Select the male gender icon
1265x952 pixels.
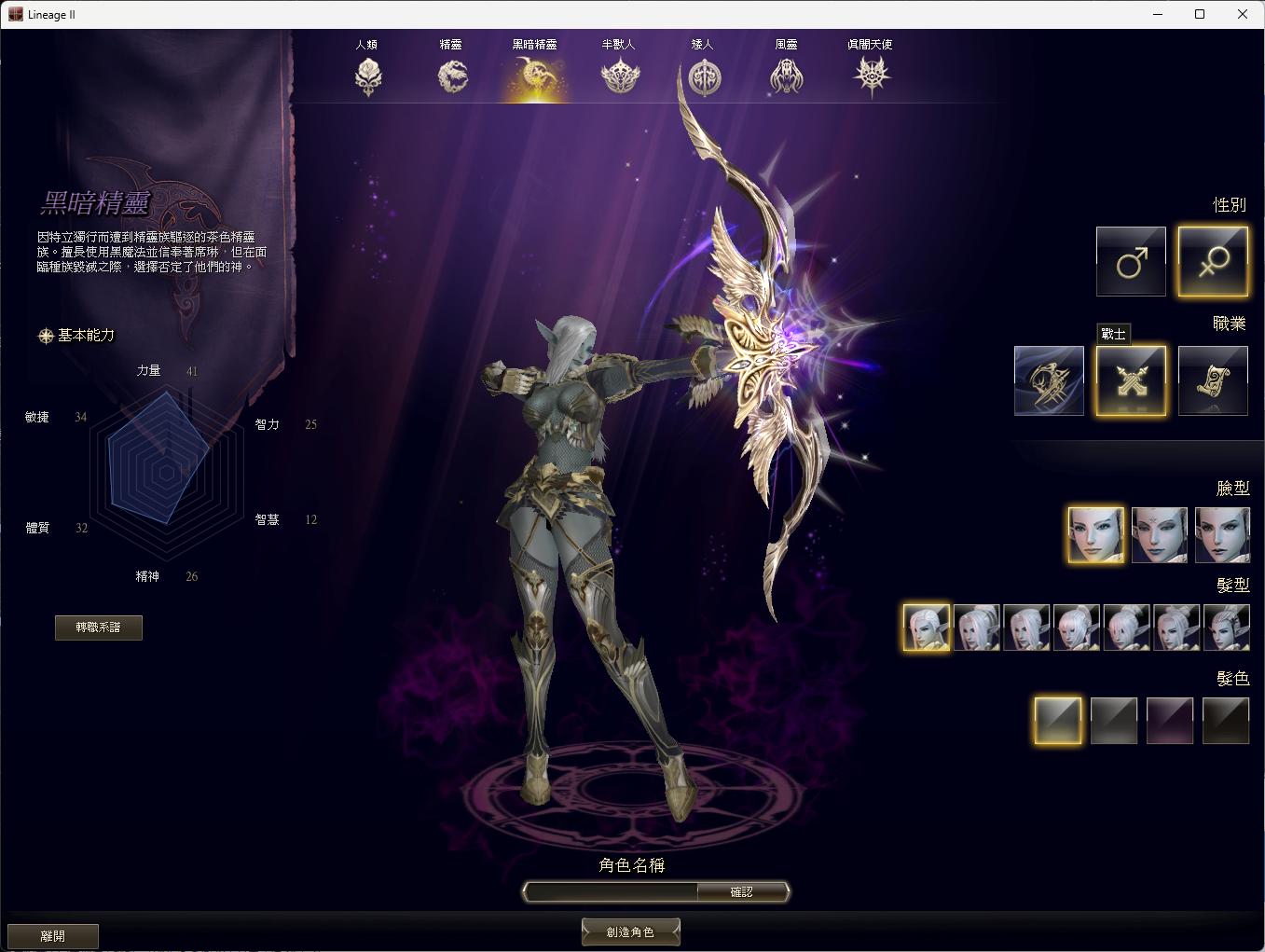[x=1131, y=261]
